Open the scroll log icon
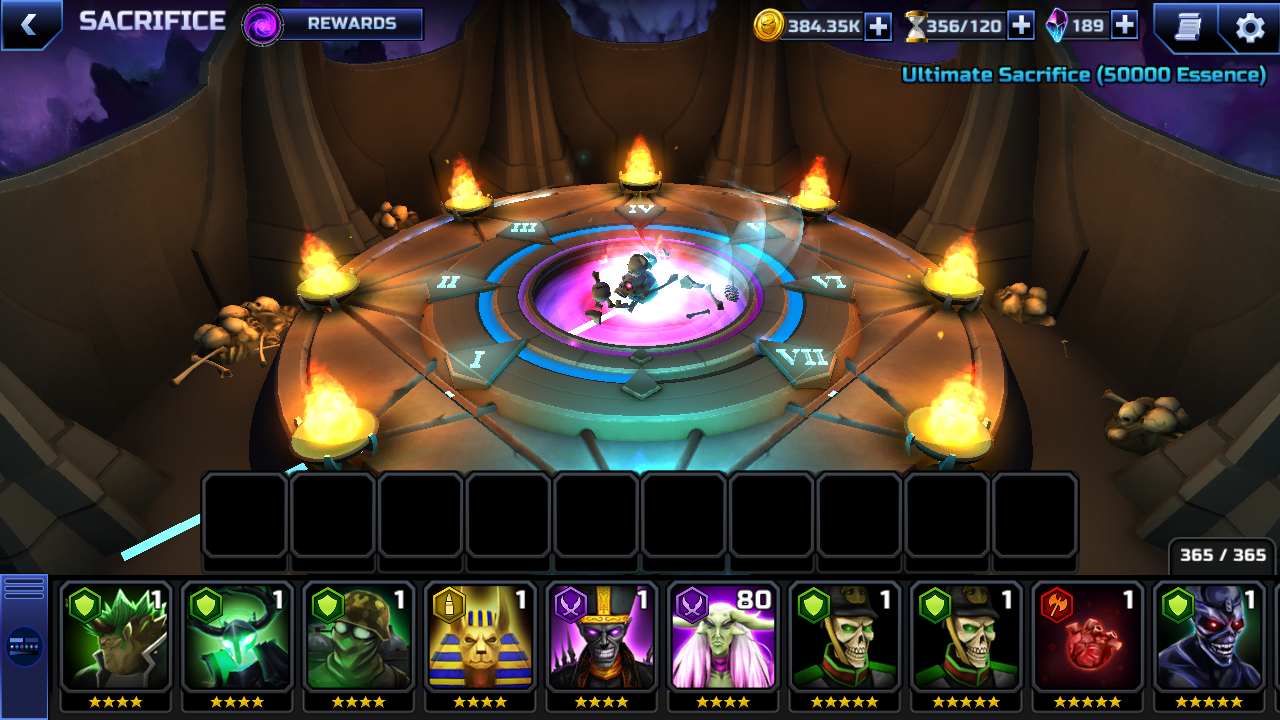The width and height of the screenshot is (1280, 720). (1187, 27)
